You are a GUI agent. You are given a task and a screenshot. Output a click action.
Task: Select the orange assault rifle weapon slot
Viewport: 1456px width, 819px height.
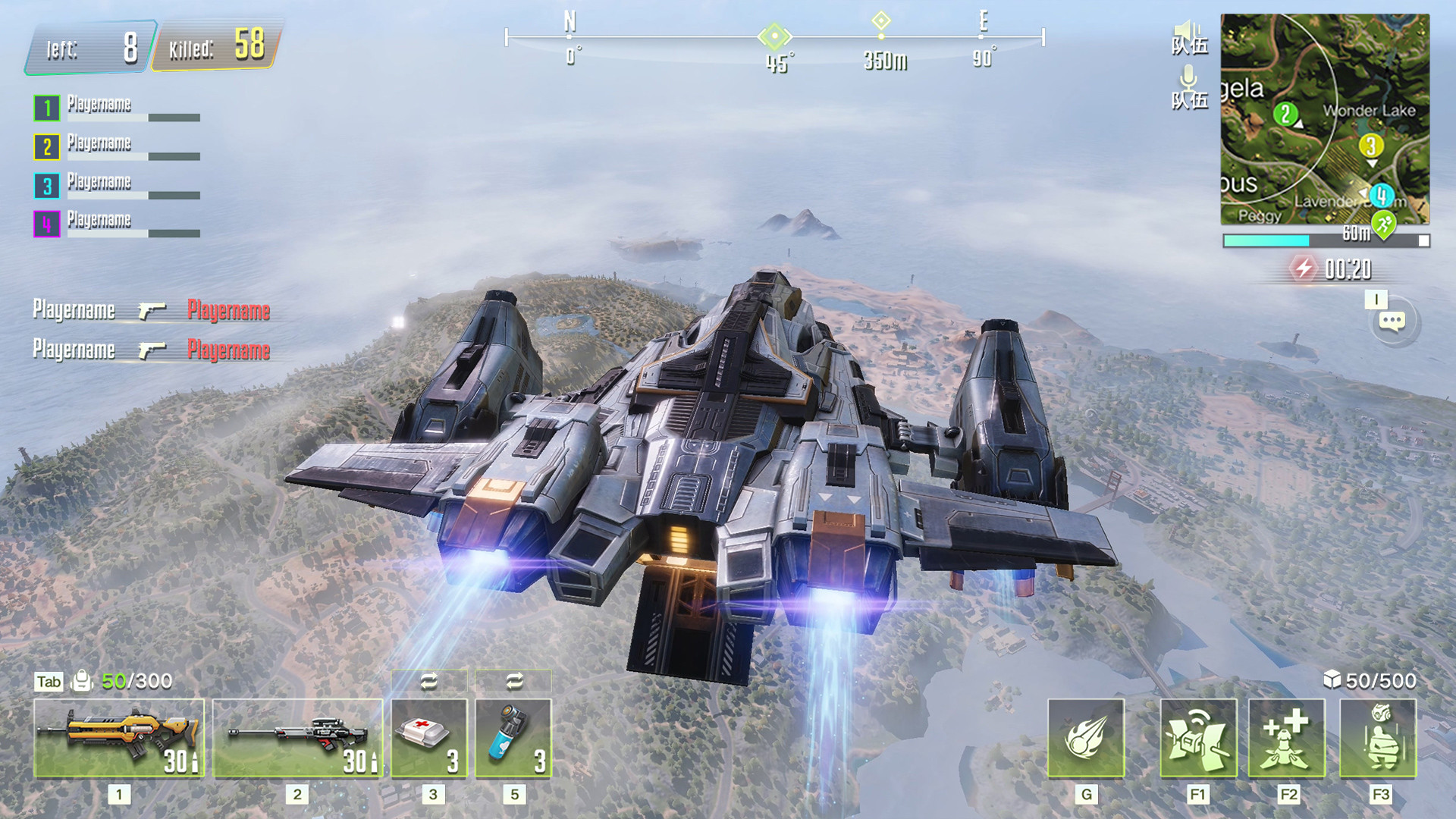coord(119,738)
